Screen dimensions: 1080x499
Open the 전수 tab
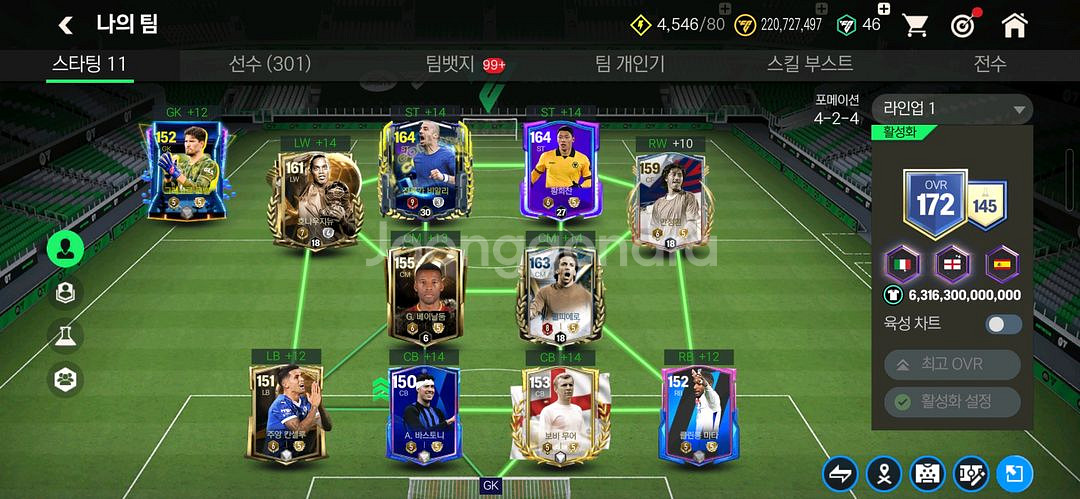pyautogui.click(x=989, y=64)
